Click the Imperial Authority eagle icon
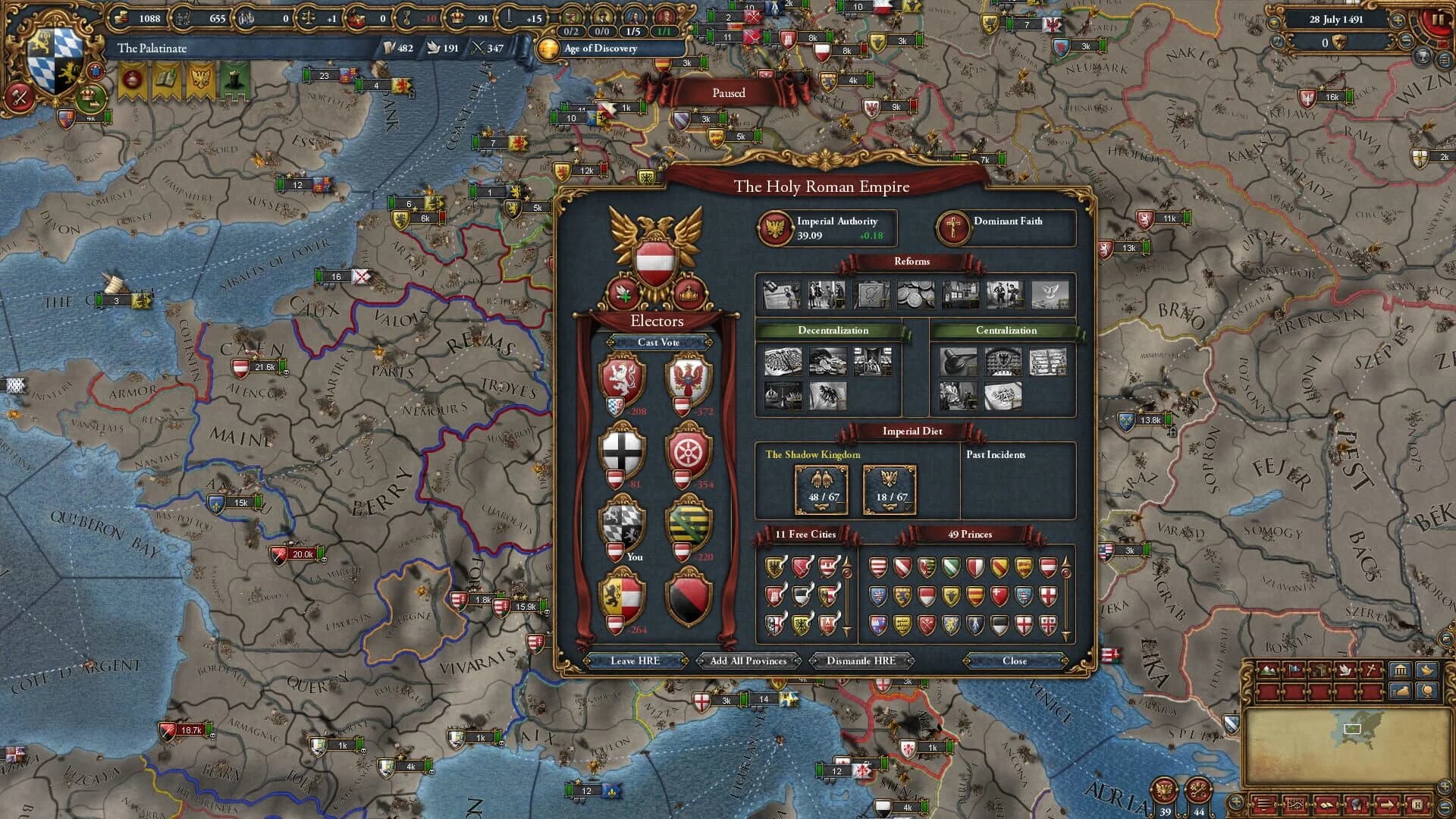The width and height of the screenshot is (1456, 819). point(776,227)
